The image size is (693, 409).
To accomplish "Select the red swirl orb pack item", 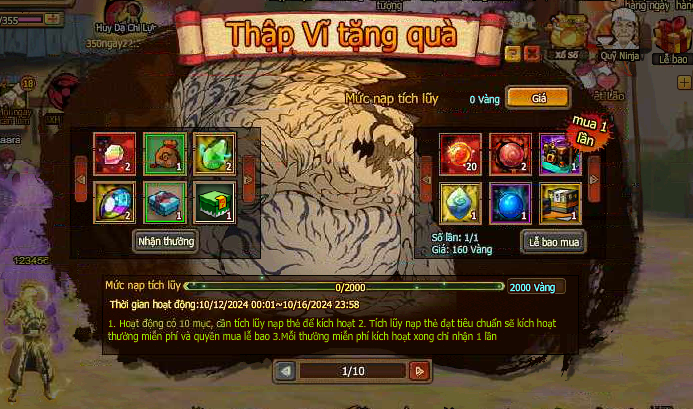I will coord(511,153).
